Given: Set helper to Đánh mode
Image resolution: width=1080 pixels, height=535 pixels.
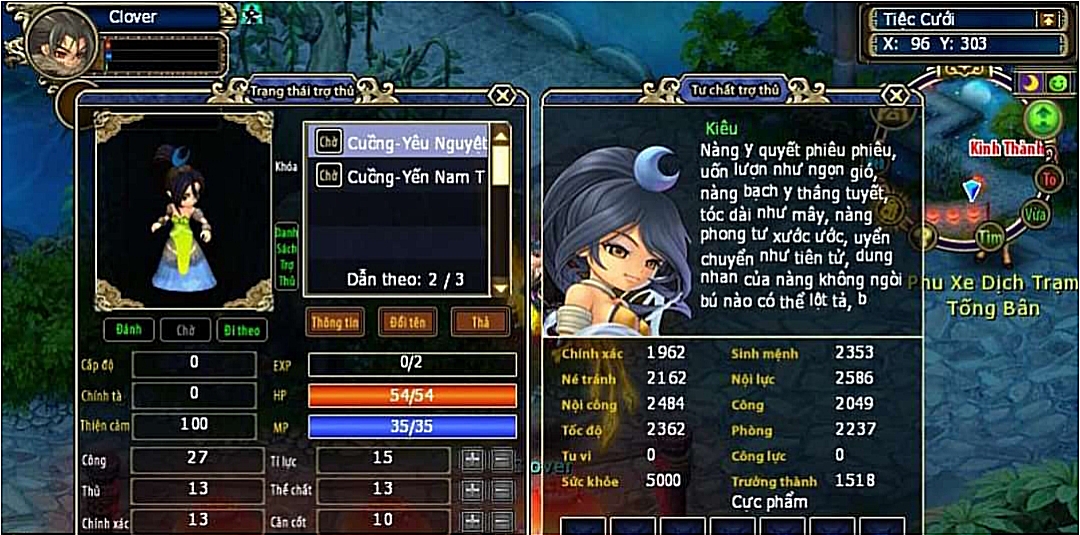Looking at the screenshot, I should 127,329.
